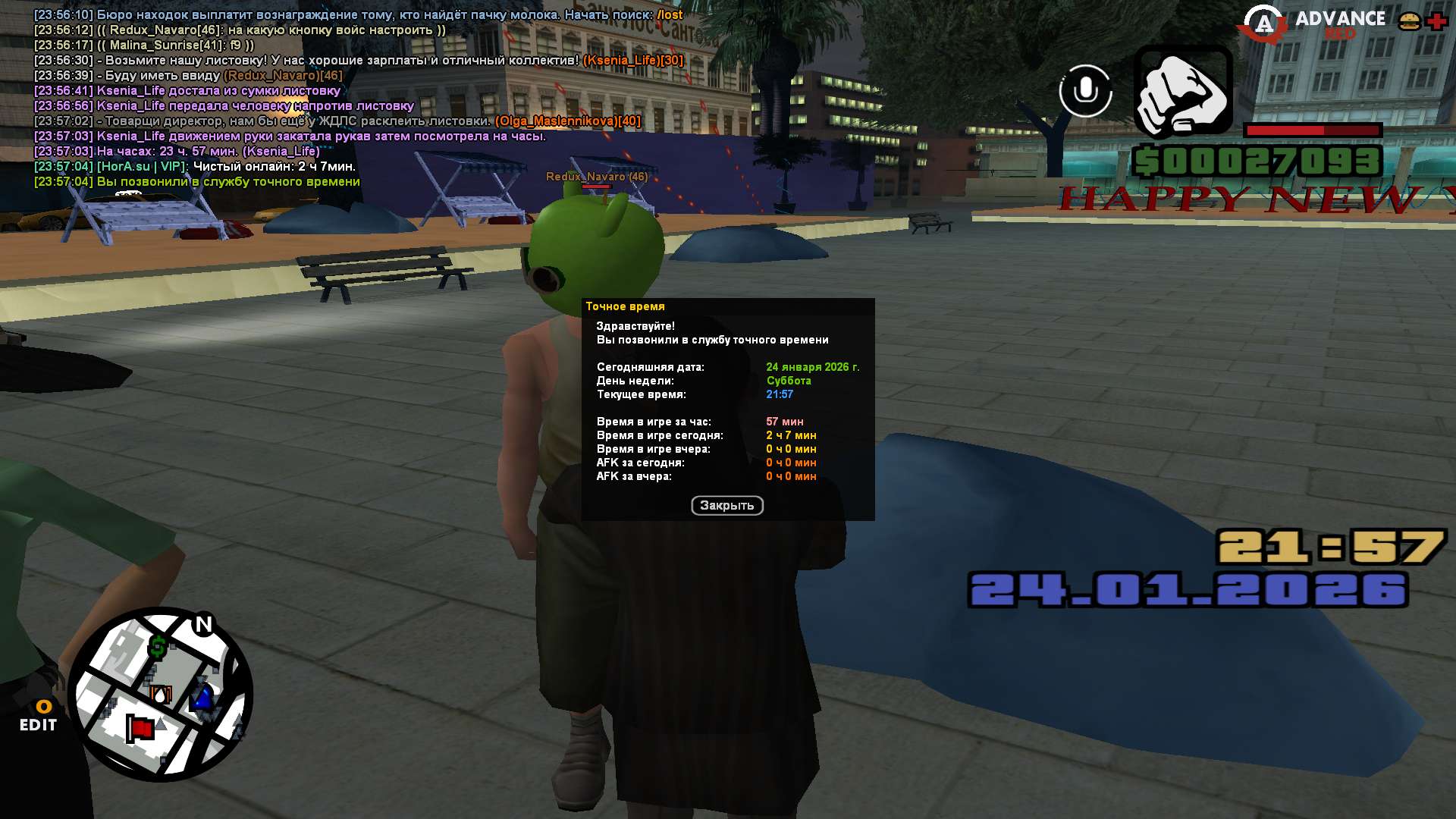The width and height of the screenshot is (1456, 819).
Task: Click the red flag marker on minimap
Action: pyautogui.click(x=140, y=729)
